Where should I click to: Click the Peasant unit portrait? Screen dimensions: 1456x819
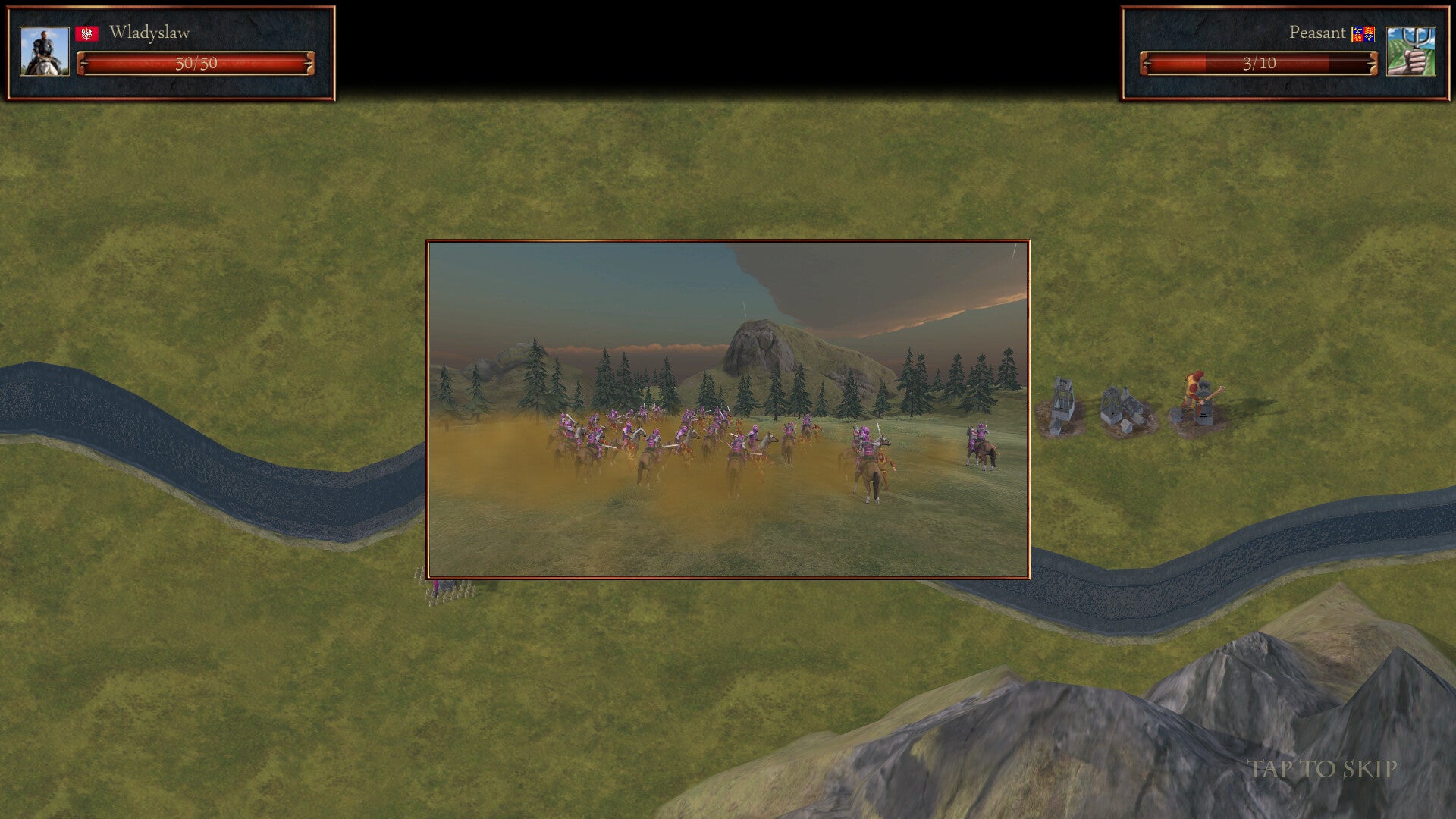pos(1410,52)
